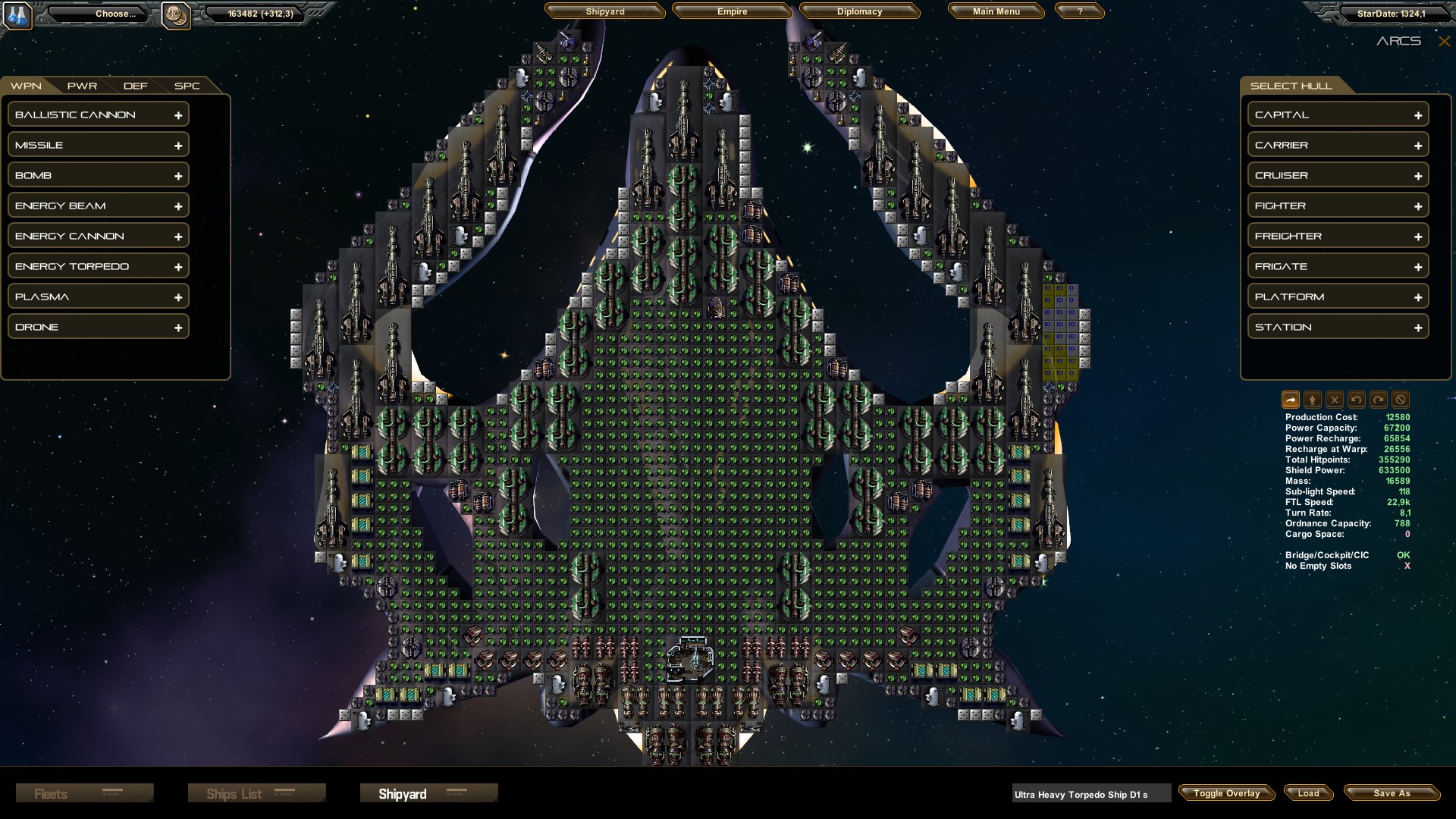Switch to the DEF module tab
This screenshot has width=1456, height=819.
(x=136, y=86)
